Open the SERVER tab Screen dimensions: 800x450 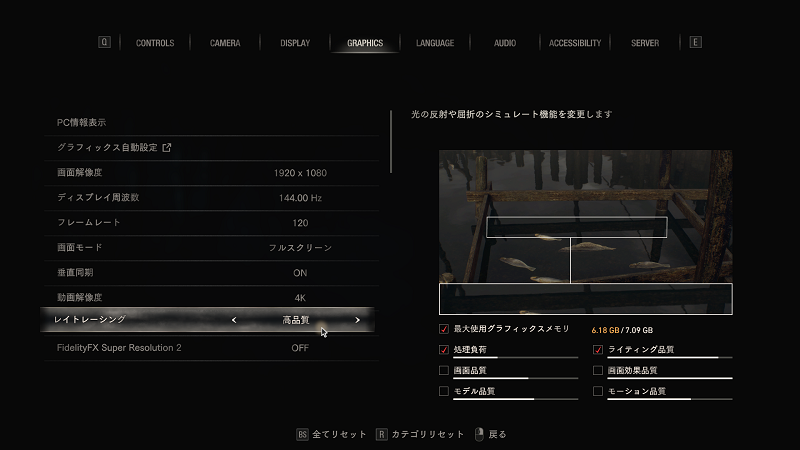pyautogui.click(x=645, y=43)
